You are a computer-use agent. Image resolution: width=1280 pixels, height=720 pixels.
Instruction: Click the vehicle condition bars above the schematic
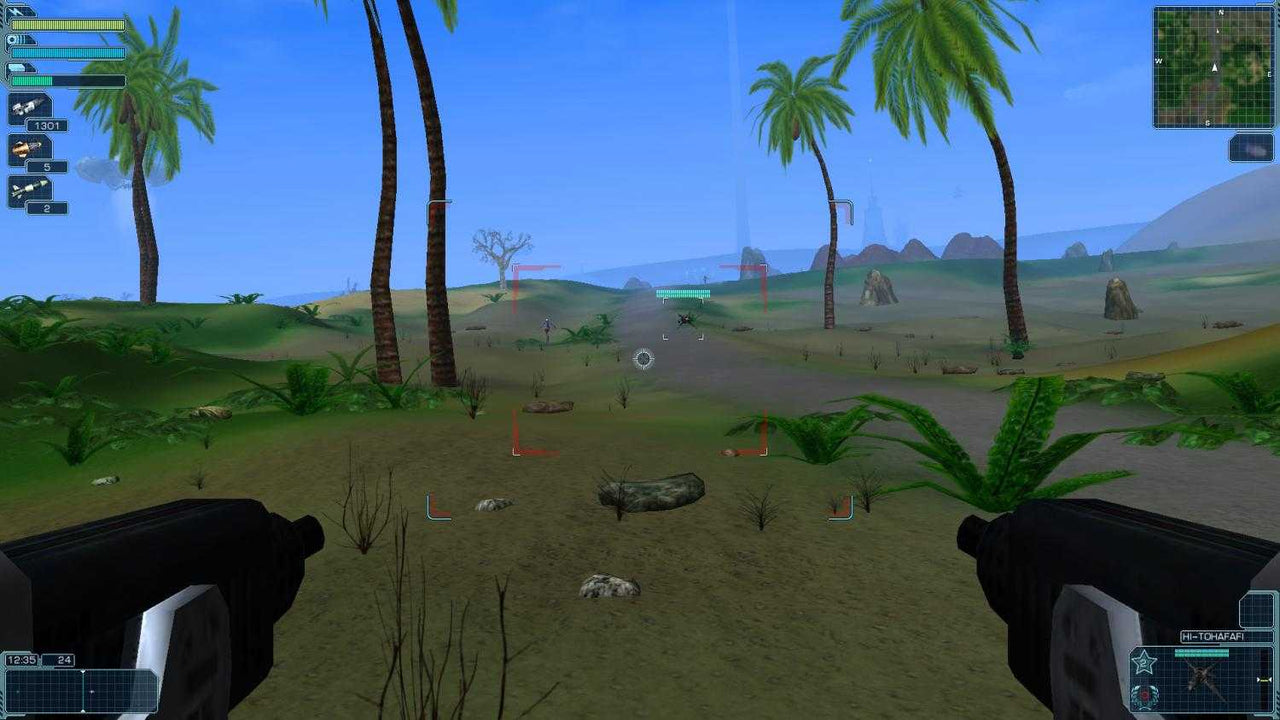point(1202,651)
